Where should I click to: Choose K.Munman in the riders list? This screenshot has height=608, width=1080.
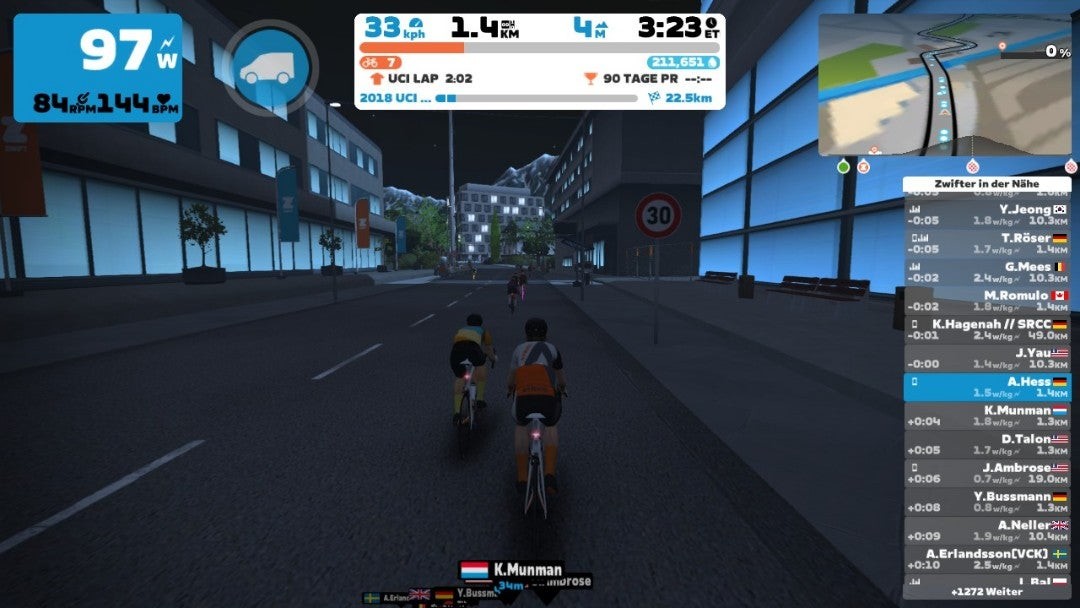coord(987,415)
